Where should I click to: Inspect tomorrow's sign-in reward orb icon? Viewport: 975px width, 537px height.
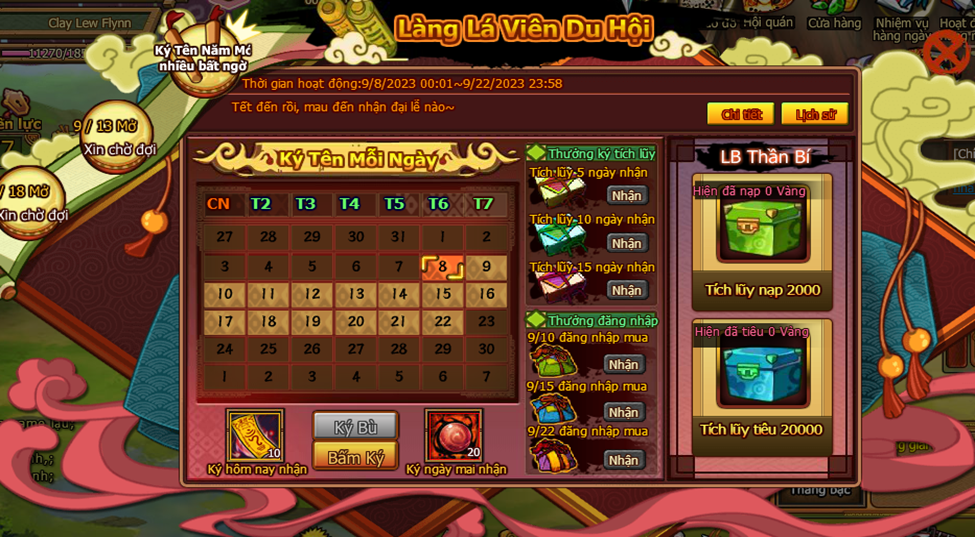click(454, 436)
